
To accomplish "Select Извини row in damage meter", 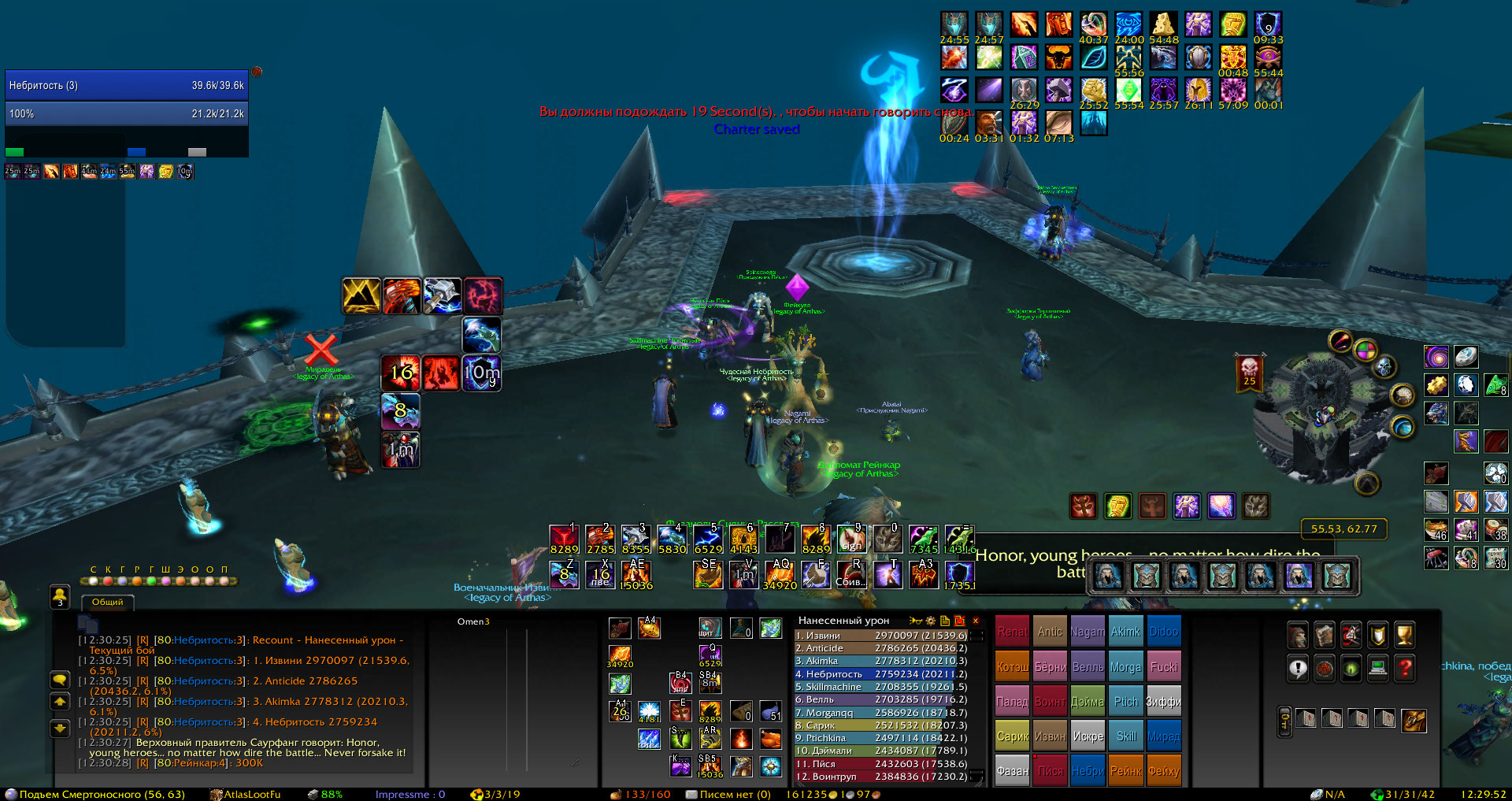I will [x=880, y=636].
